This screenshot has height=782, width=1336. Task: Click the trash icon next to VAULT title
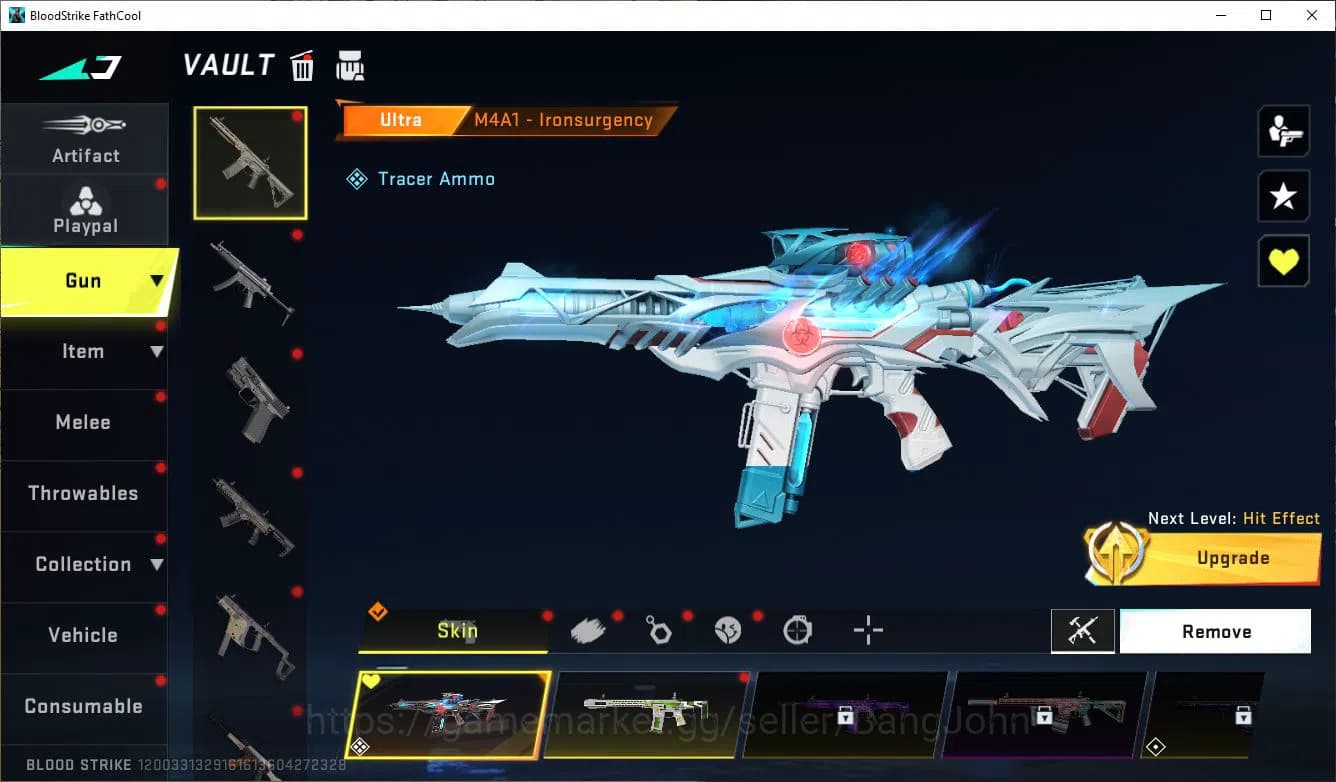click(x=302, y=65)
